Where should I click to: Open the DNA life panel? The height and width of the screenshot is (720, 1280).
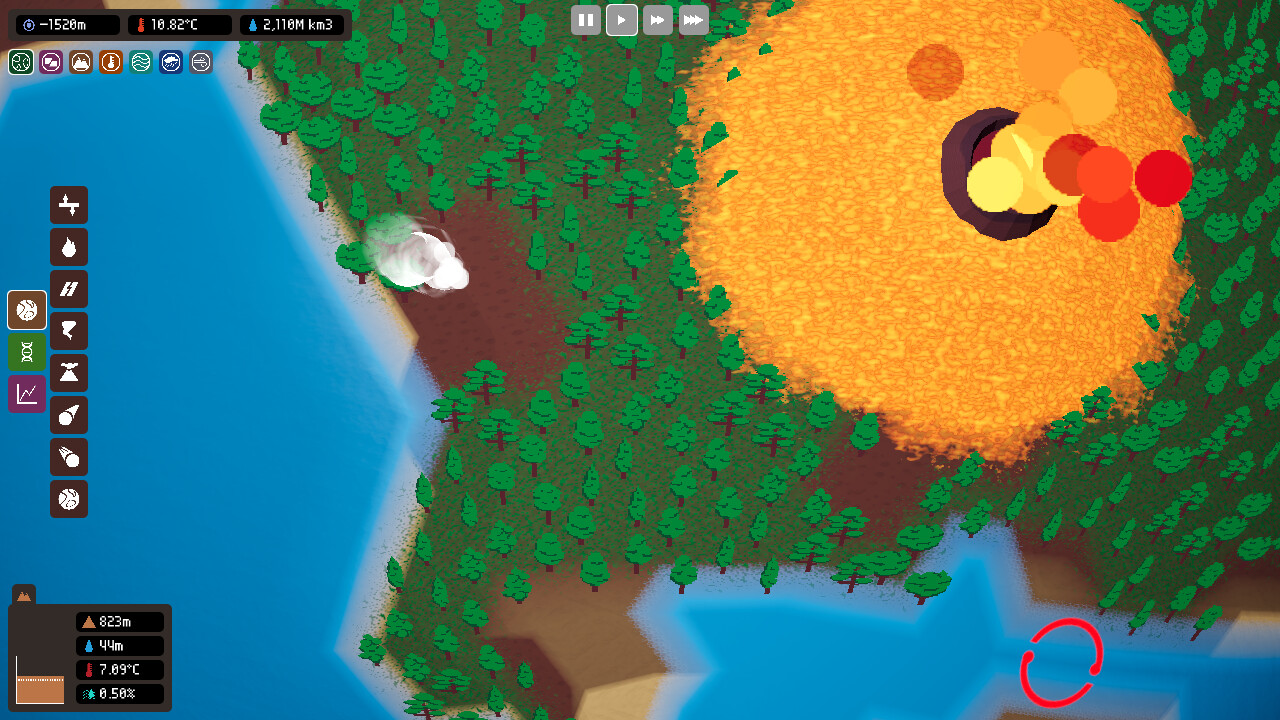coord(26,352)
